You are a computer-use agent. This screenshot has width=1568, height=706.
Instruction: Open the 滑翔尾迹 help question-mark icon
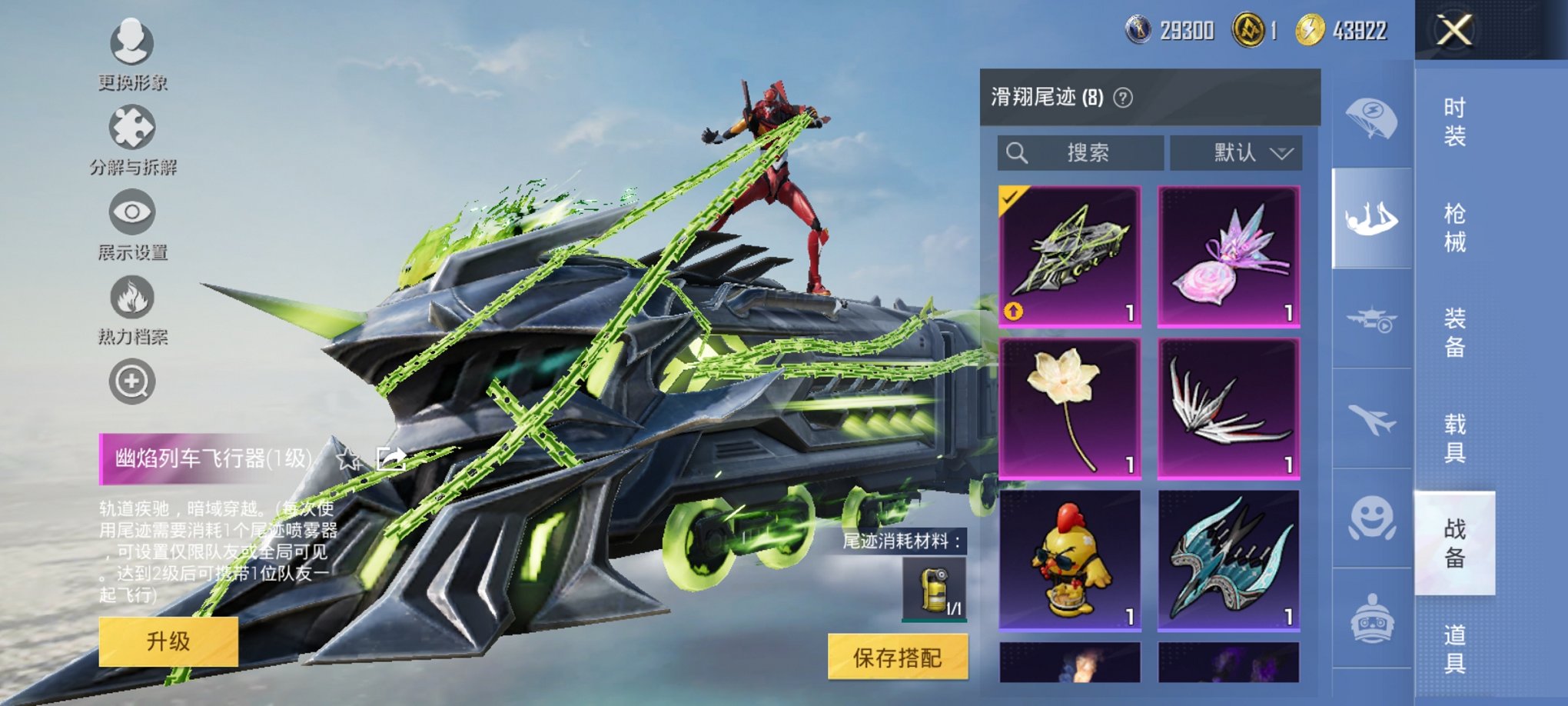click(x=1121, y=98)
